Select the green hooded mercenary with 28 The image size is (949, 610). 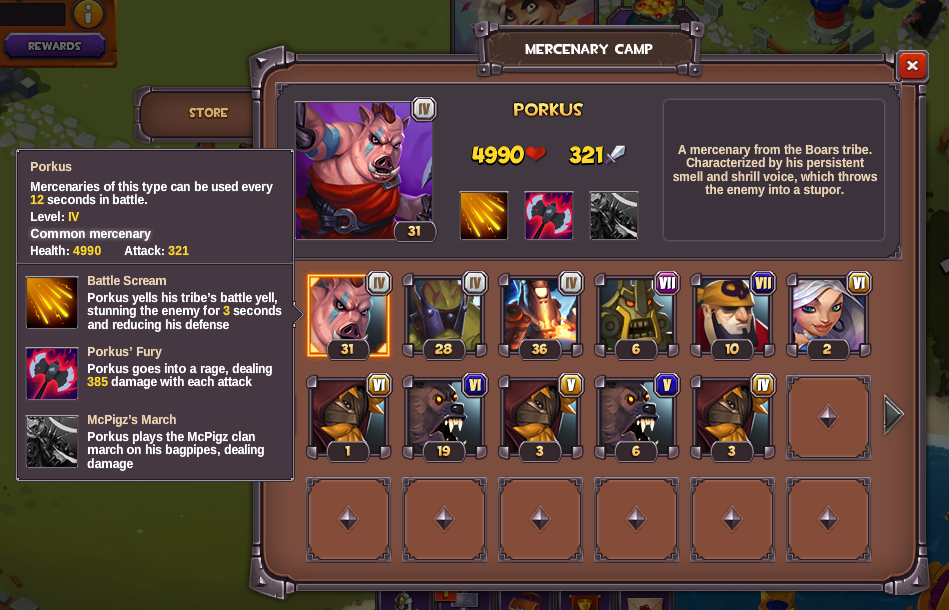point(443,315)
